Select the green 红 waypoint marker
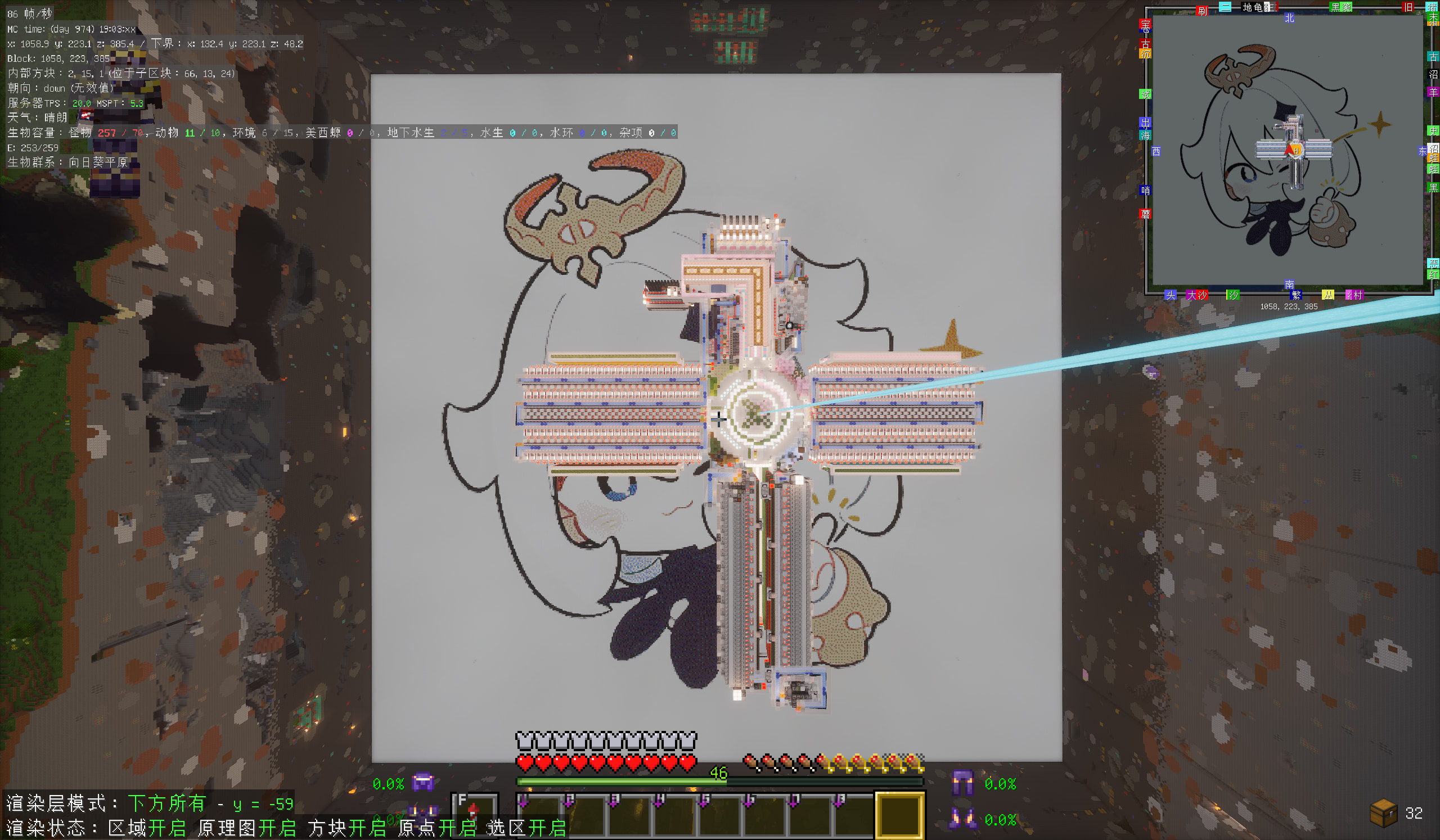The width and height of the screenshot is (1440, 840). pos(1433,275)
